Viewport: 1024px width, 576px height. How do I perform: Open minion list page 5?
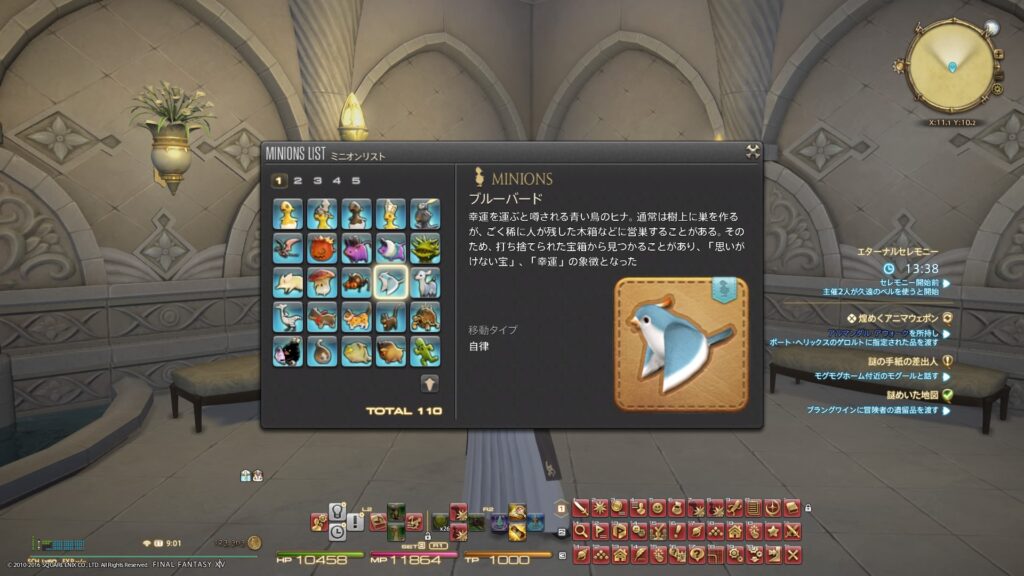pos(355,181)
